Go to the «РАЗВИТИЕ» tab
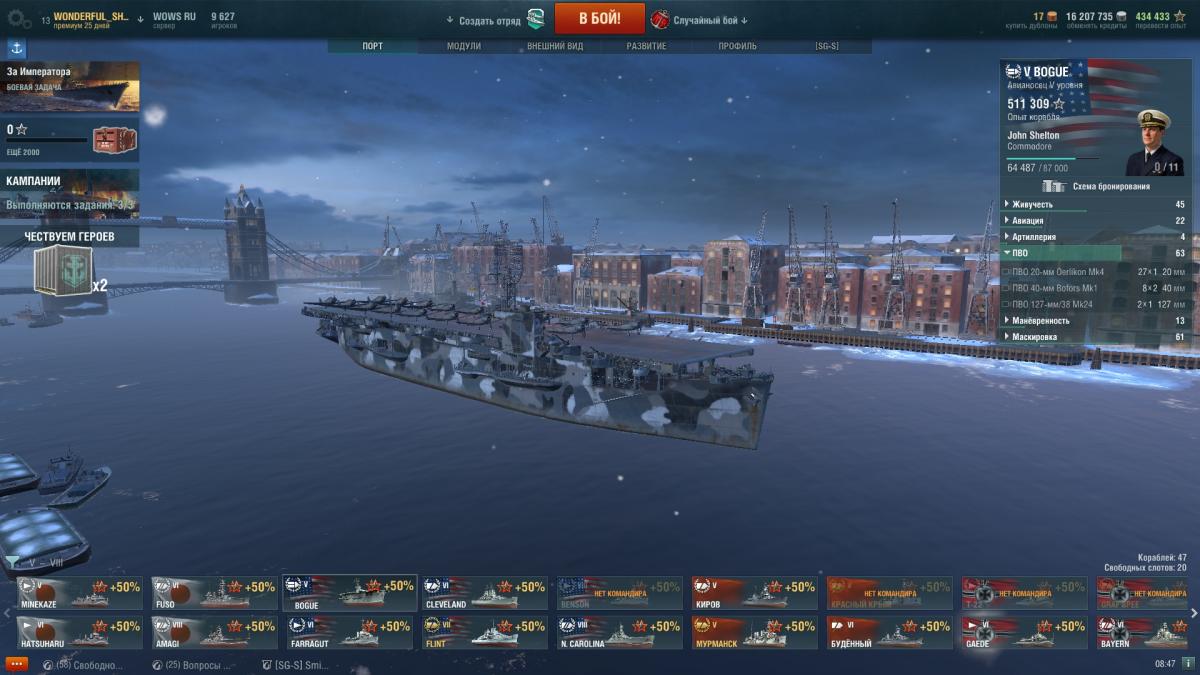 pyautogui.click(x=646, y=46)
